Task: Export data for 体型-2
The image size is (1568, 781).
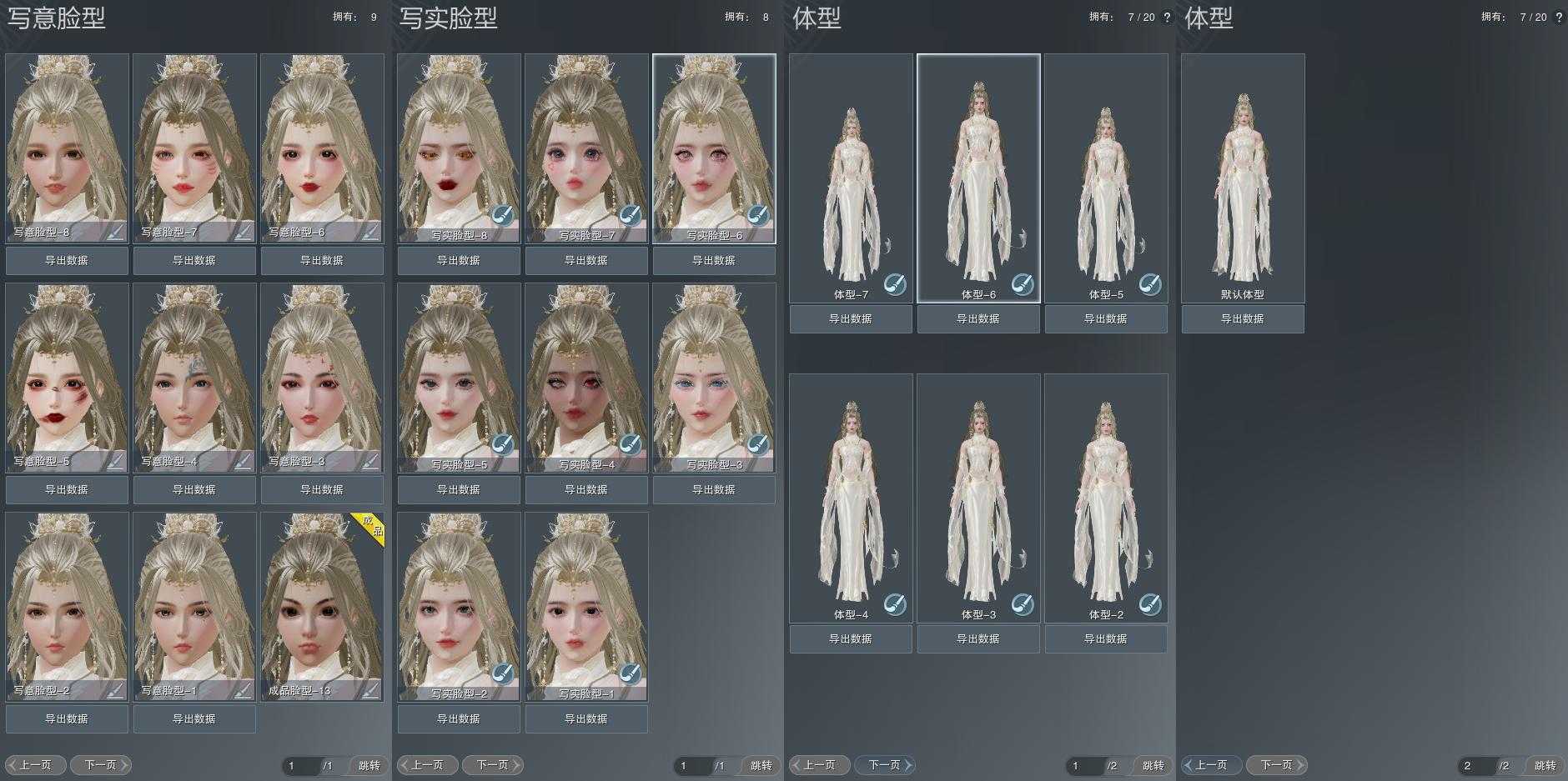Action: [x=1106, y=639]
